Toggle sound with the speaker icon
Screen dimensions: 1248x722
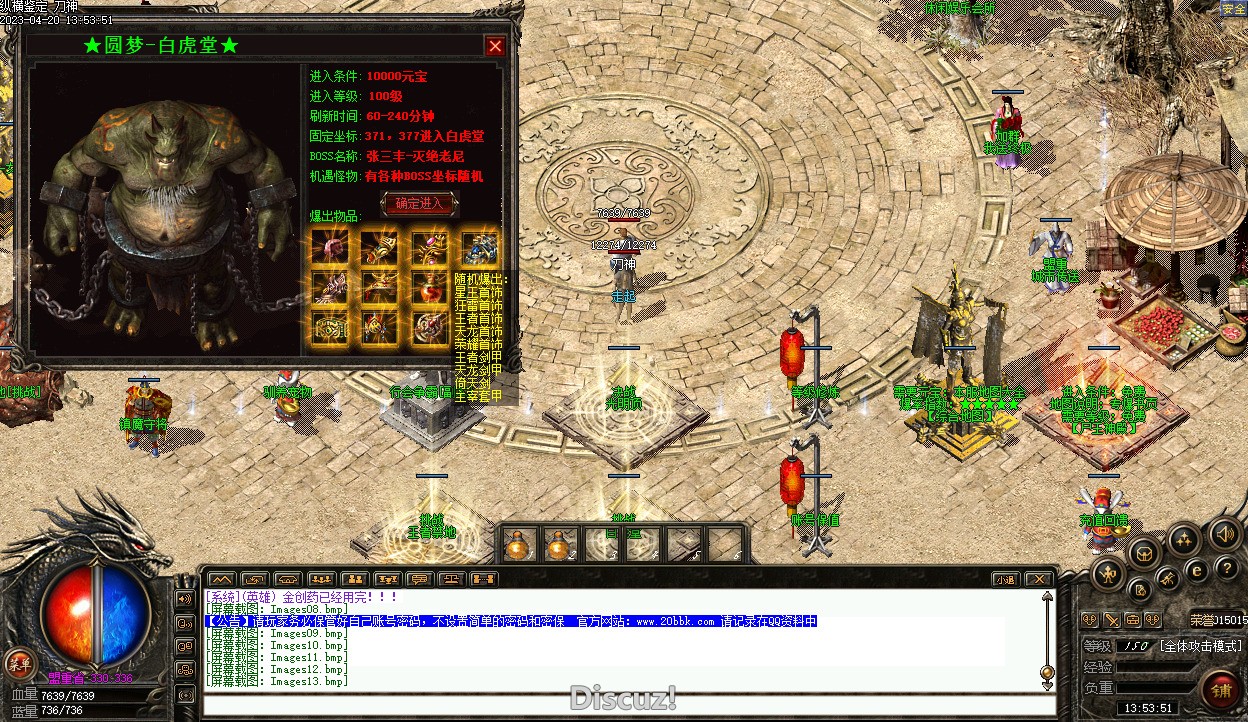[1225, 534]
